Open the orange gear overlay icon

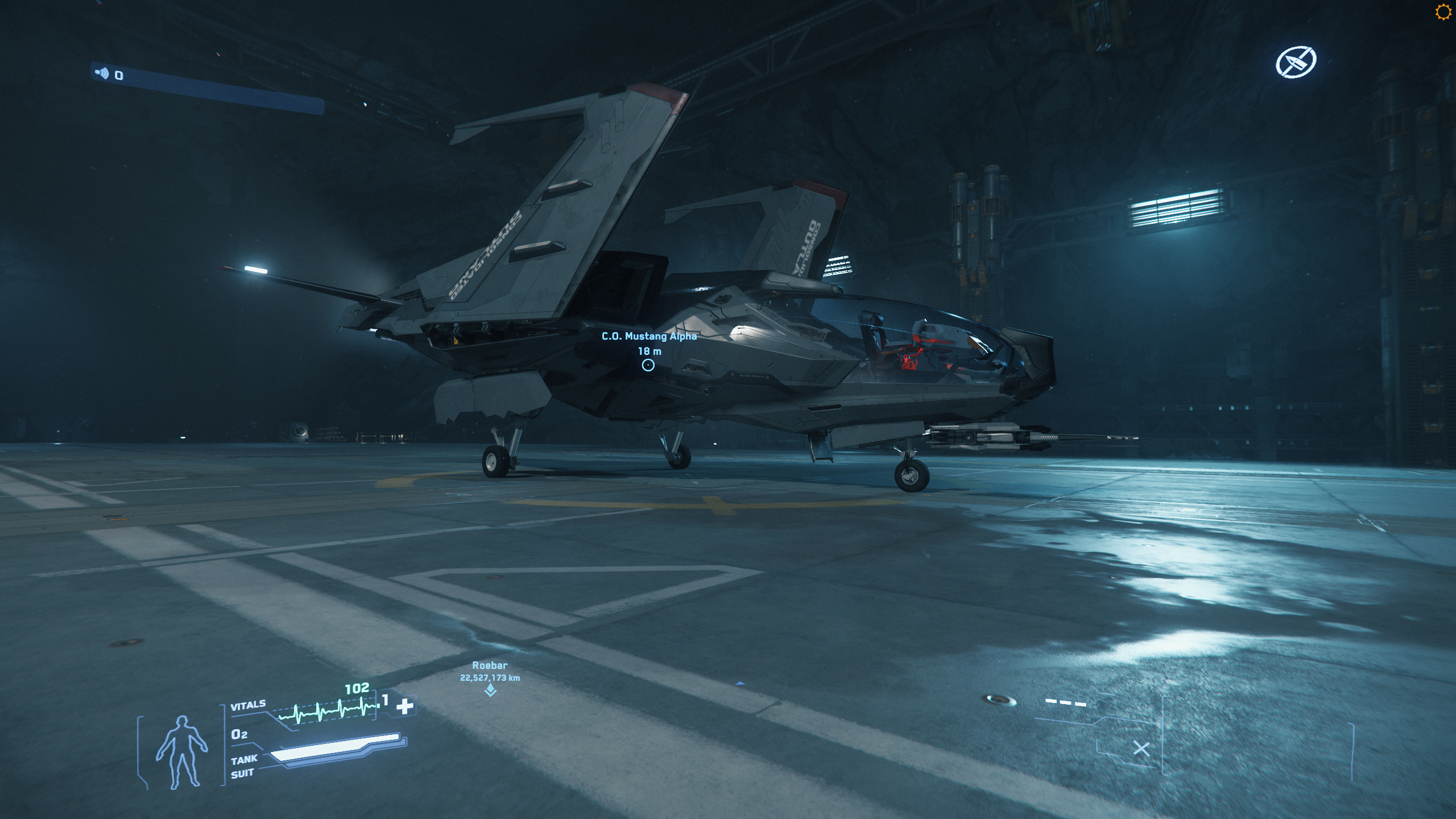(x=1443, y=12)
